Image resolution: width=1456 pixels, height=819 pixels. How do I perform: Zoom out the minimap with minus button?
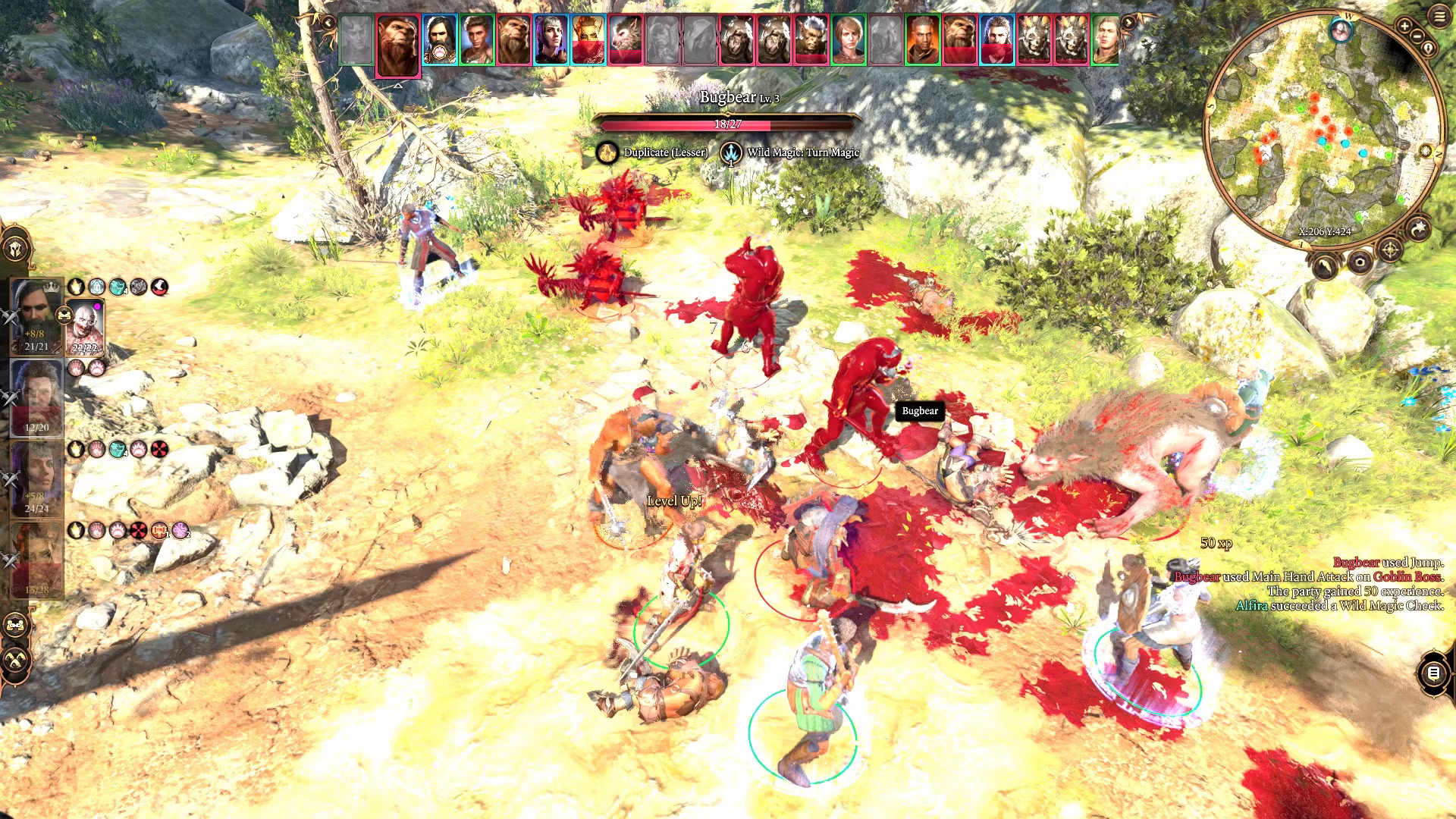pos(1417,36)
